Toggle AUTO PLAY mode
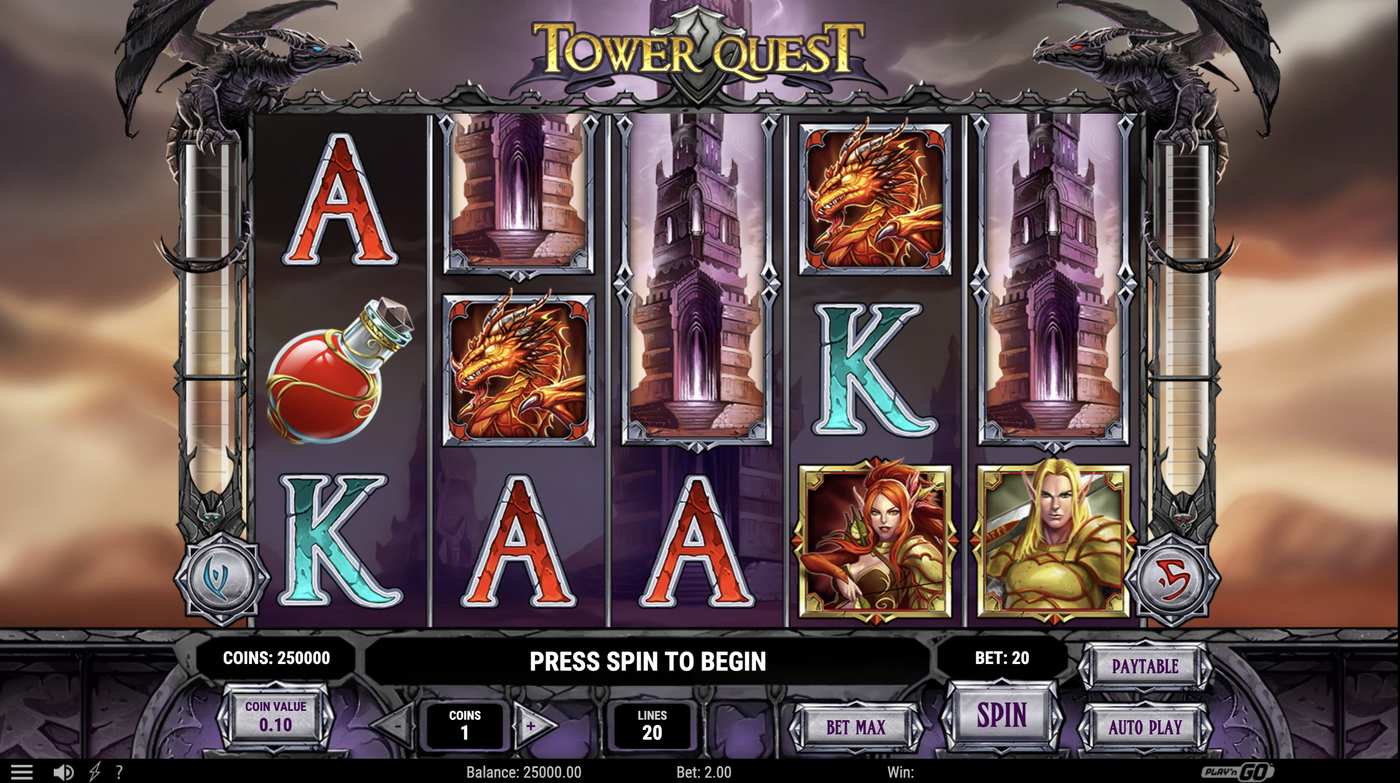This screenshot has width=1400, height=783. pyautogui.click(x=1145, y=728)
